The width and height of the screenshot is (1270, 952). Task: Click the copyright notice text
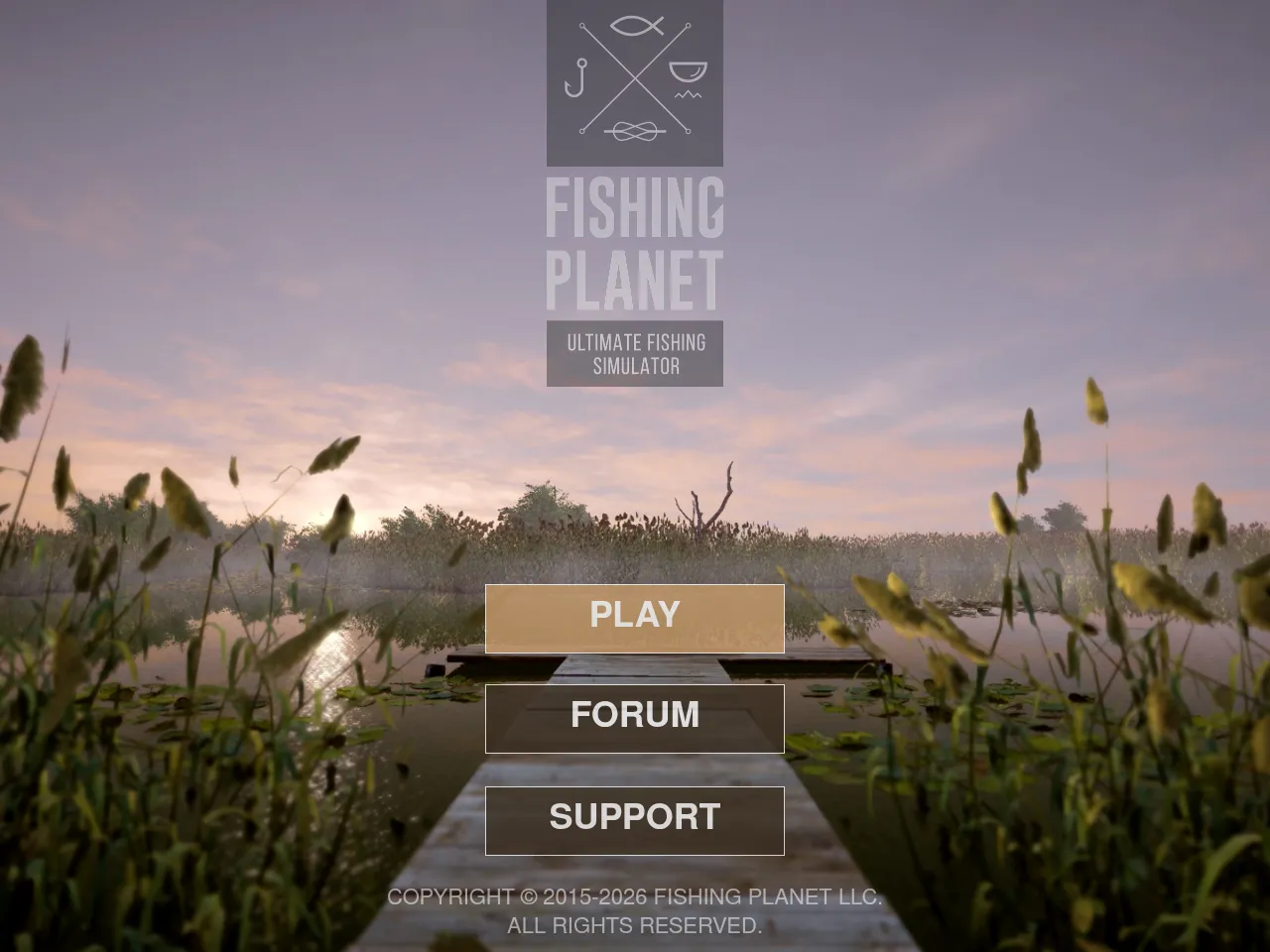coord(635,896)
